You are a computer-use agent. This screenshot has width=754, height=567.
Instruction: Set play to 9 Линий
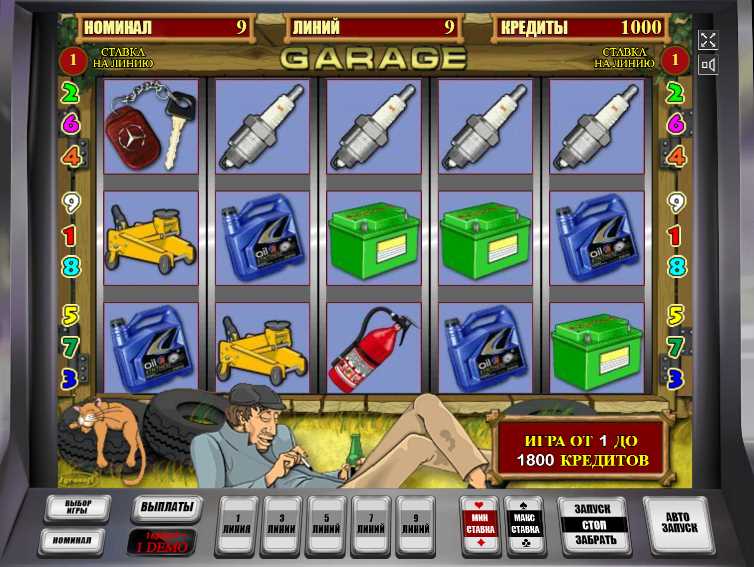[415, 524]
